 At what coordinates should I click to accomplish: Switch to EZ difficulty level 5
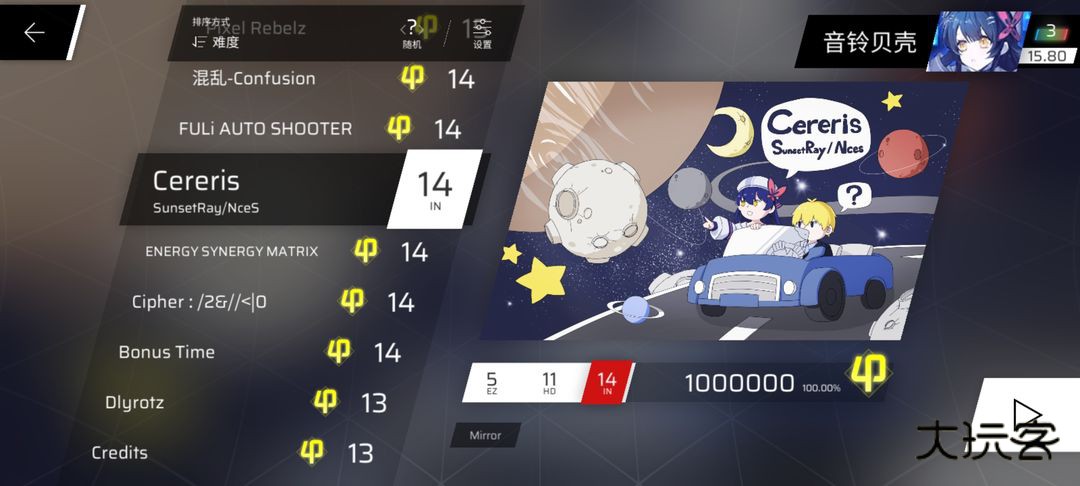coord(491,383)
